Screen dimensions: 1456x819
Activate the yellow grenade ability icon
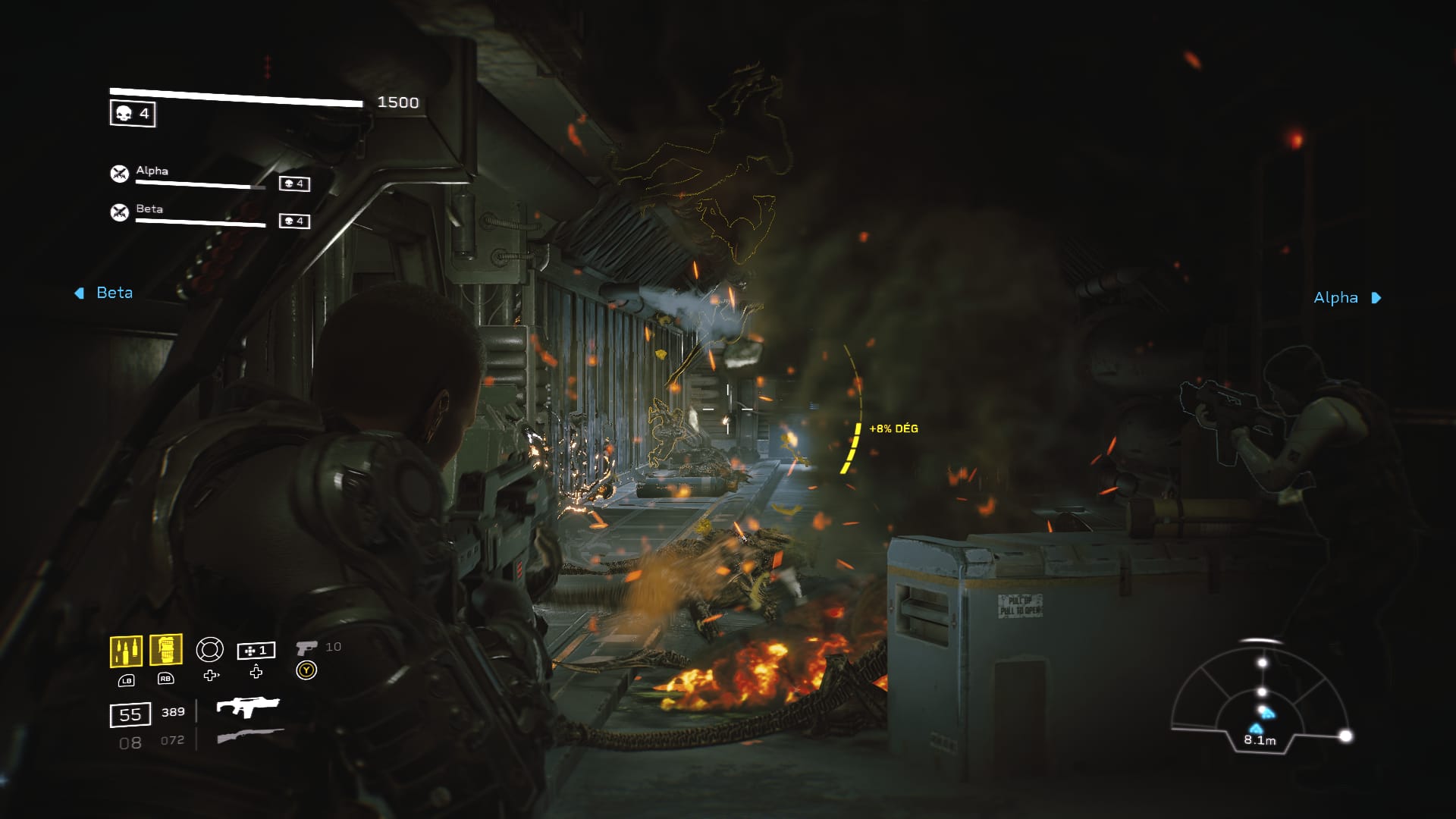(165, 650)
